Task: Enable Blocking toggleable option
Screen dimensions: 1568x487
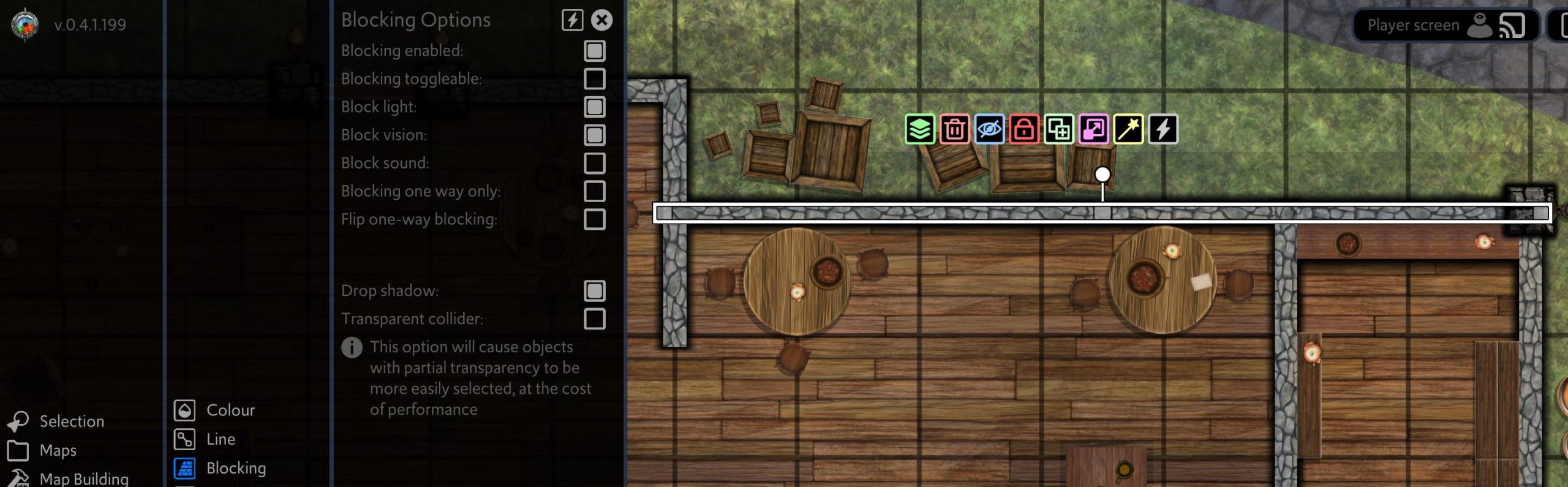Action: (x=594, y=79)
